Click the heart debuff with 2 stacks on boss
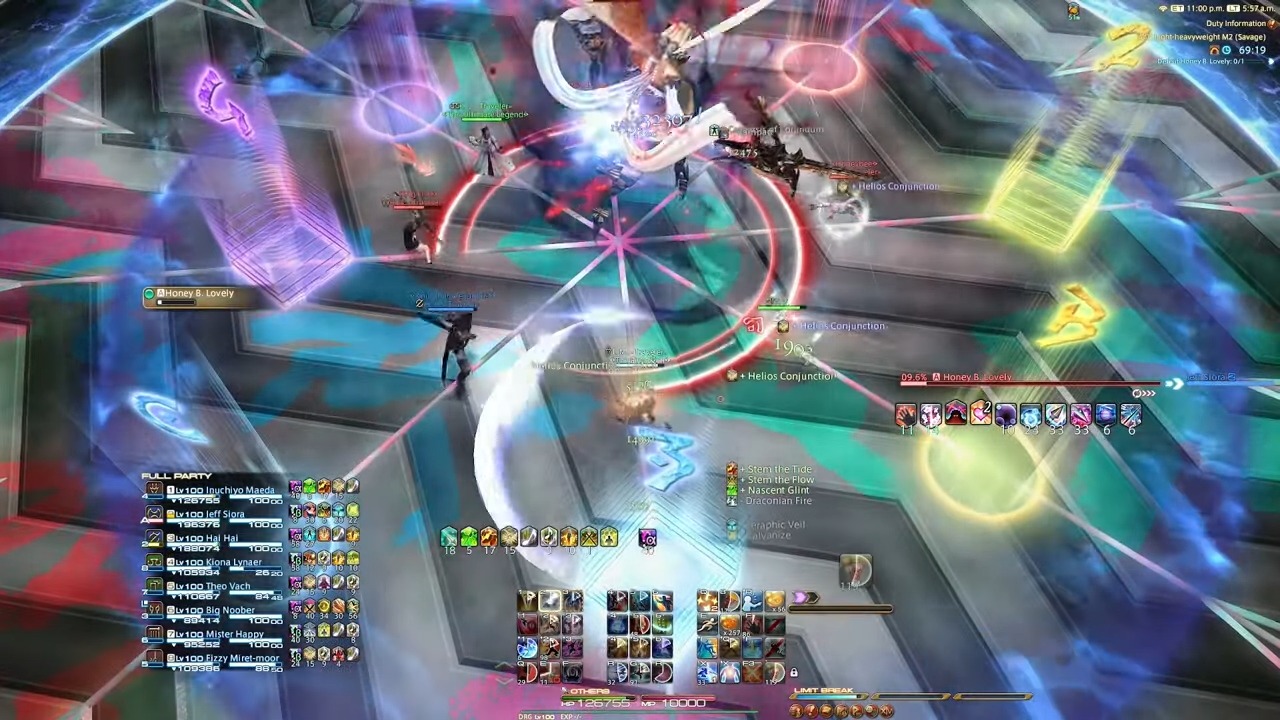The image size is (1280, 720). 980,414
